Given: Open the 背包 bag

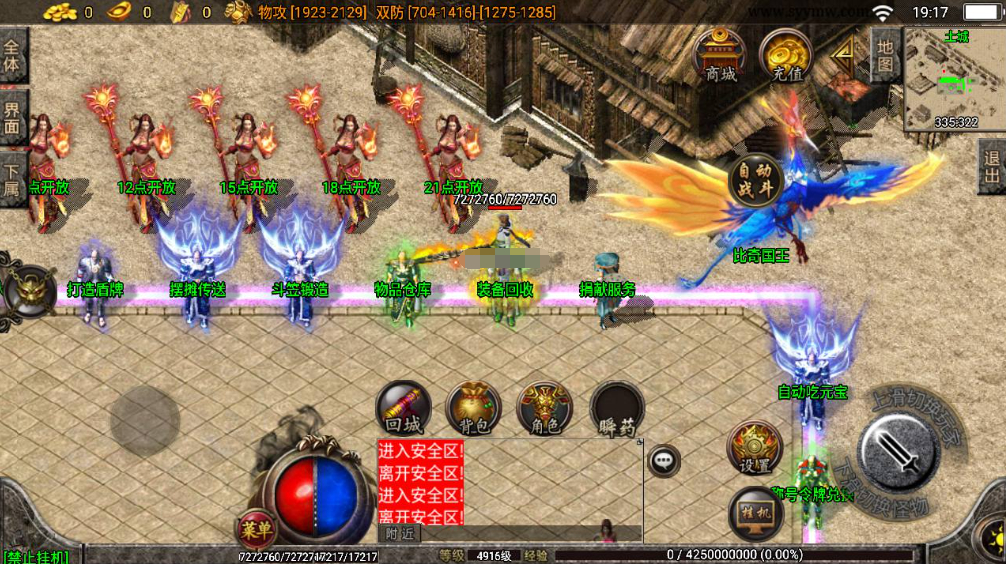Looking at the screenshot, I should pyautogui.click(x=473, y=409).
